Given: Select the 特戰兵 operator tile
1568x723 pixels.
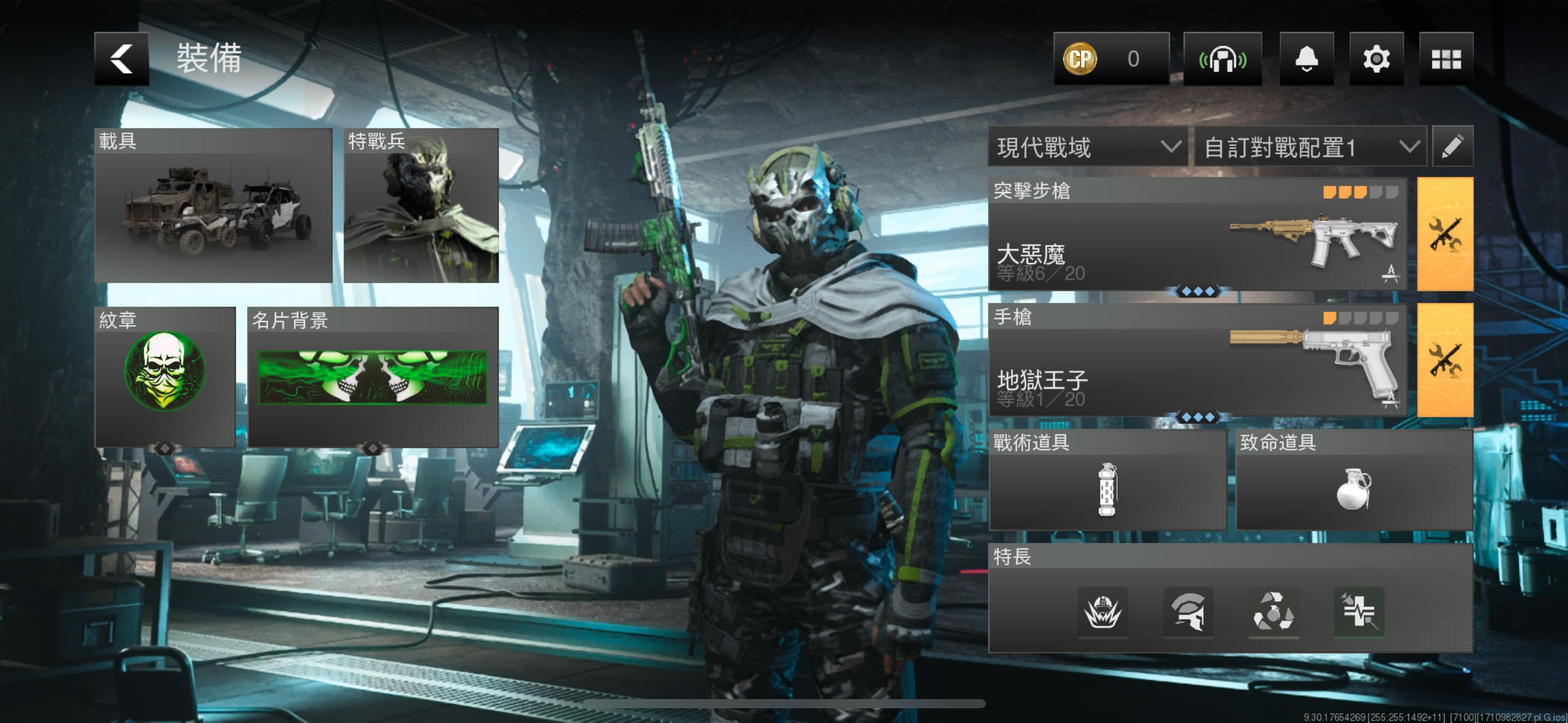Looking at the screenshot, I should tap(421, 205).
